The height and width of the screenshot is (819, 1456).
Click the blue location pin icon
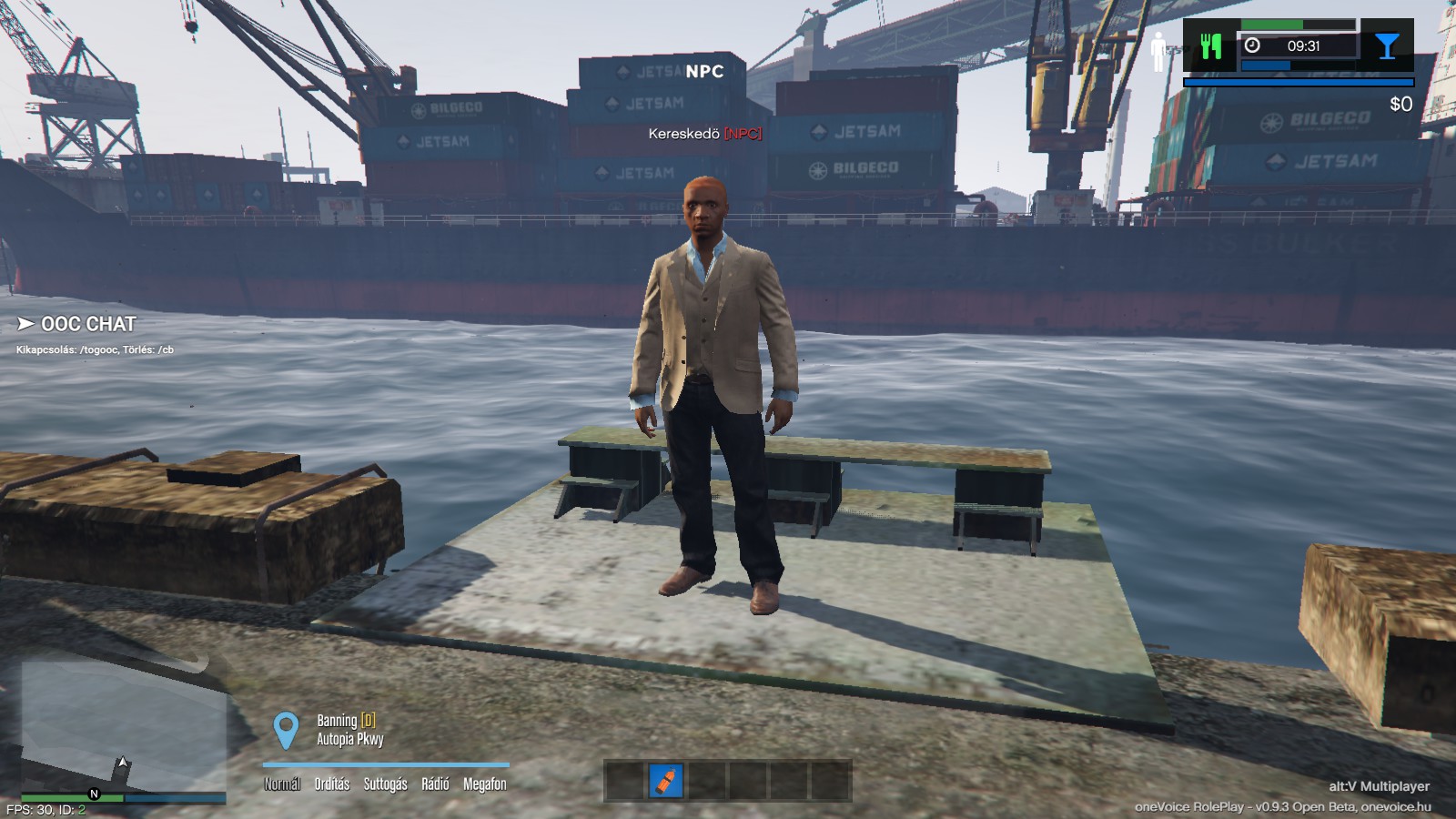point(286,731)
